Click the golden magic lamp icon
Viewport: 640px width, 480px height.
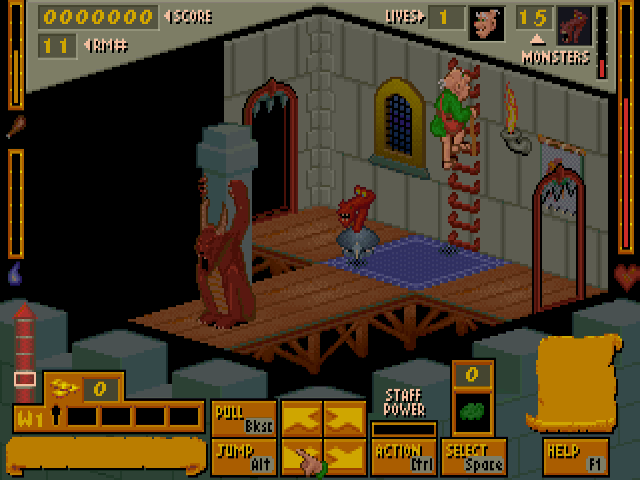[x=66, y=386]
